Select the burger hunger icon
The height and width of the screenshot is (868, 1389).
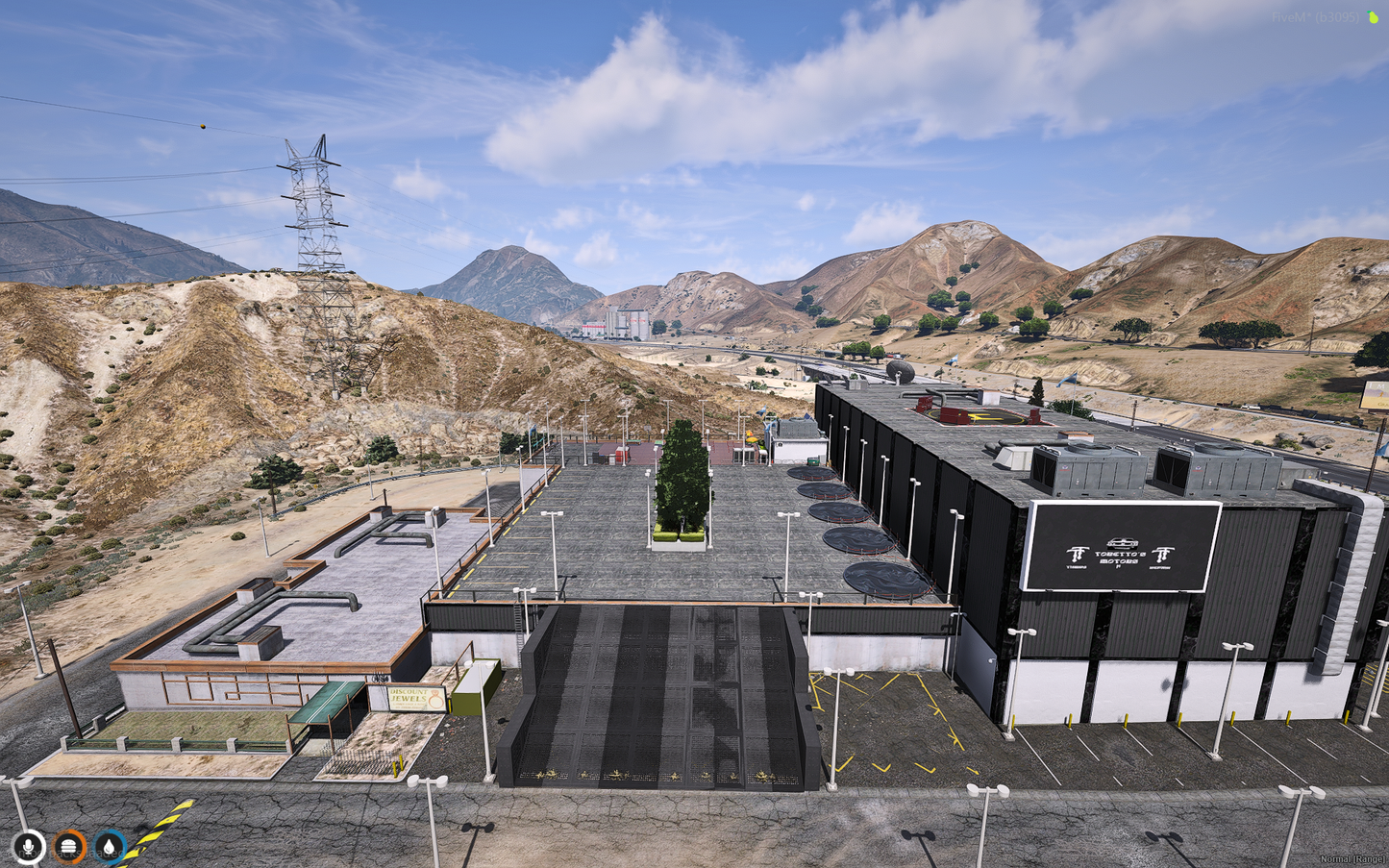tap(69, 847)
